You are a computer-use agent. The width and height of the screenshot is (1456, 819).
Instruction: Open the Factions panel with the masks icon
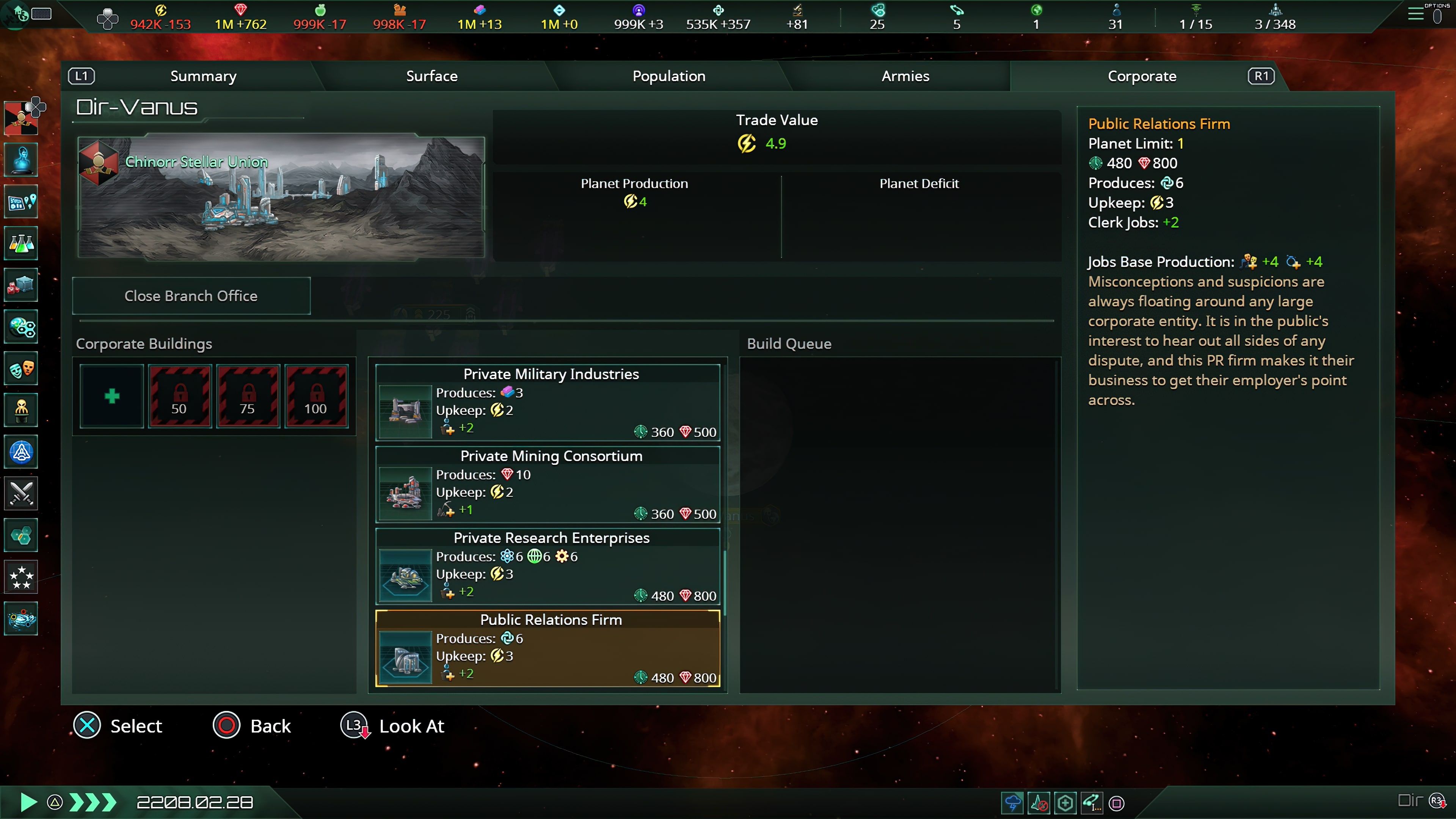click(21, 369)
